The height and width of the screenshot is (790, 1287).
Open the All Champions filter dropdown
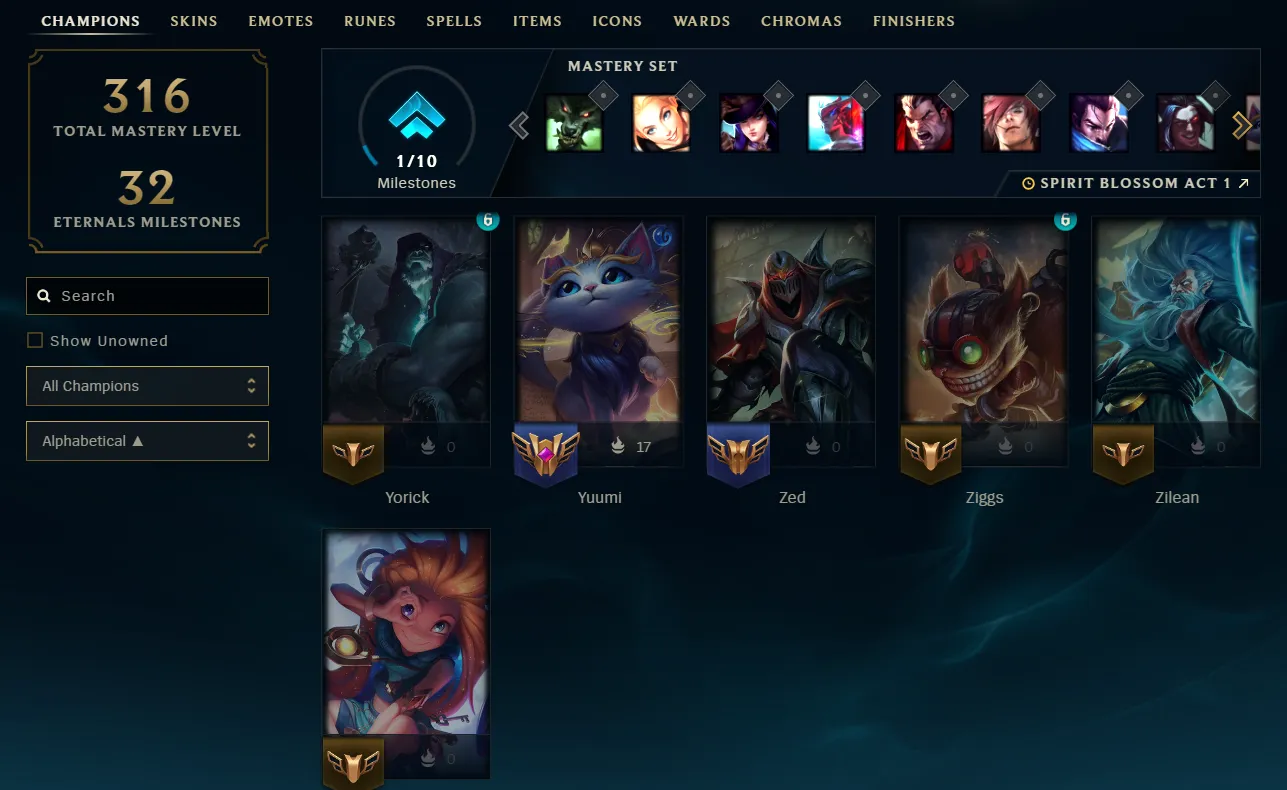[x=147, y=385]
